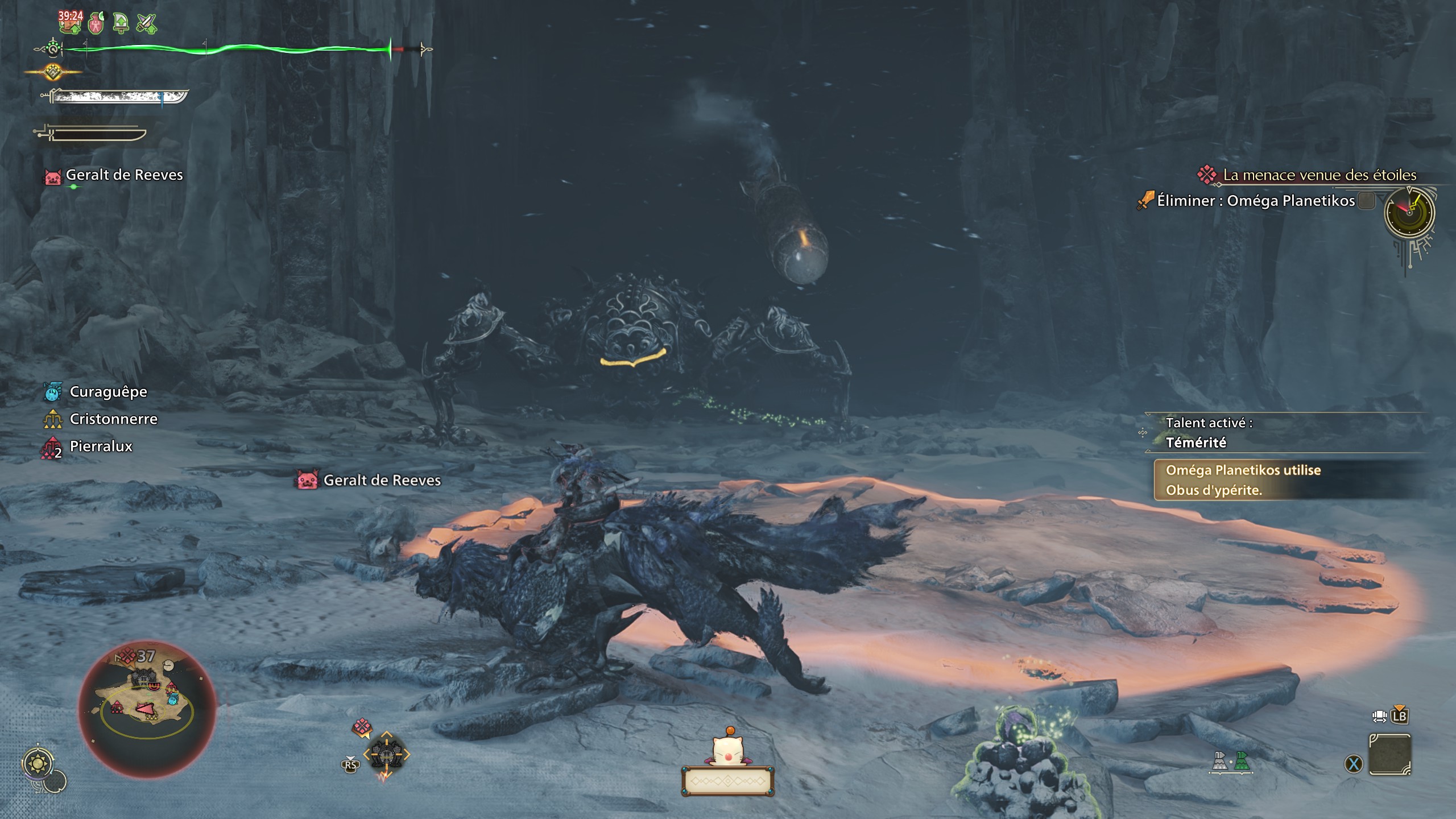Select the Curaguêpe entry in the list
The width and height of the screenshot is (1456, 819).
(107, 392)
